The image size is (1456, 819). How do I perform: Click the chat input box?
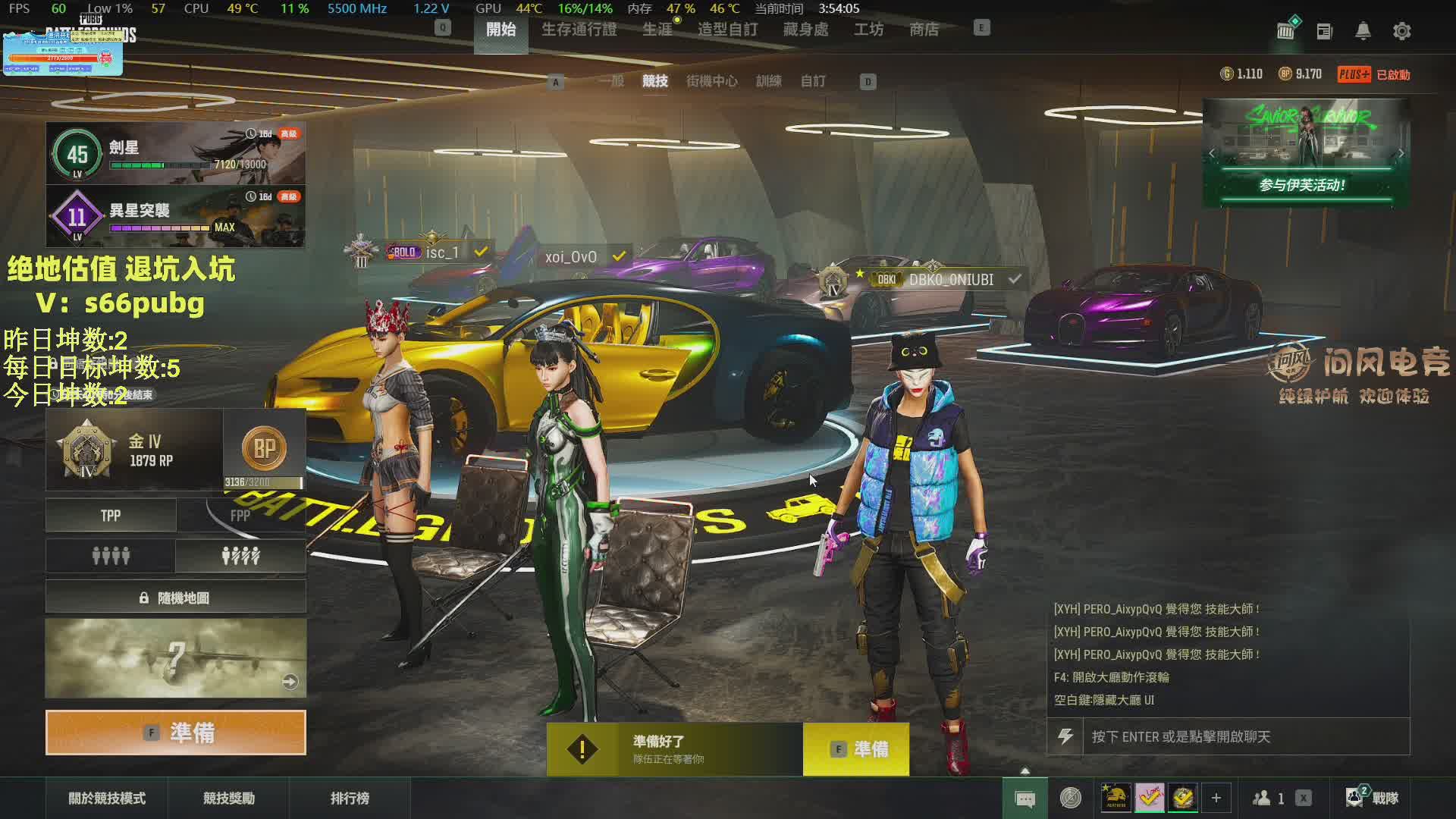pos(1244,736)
